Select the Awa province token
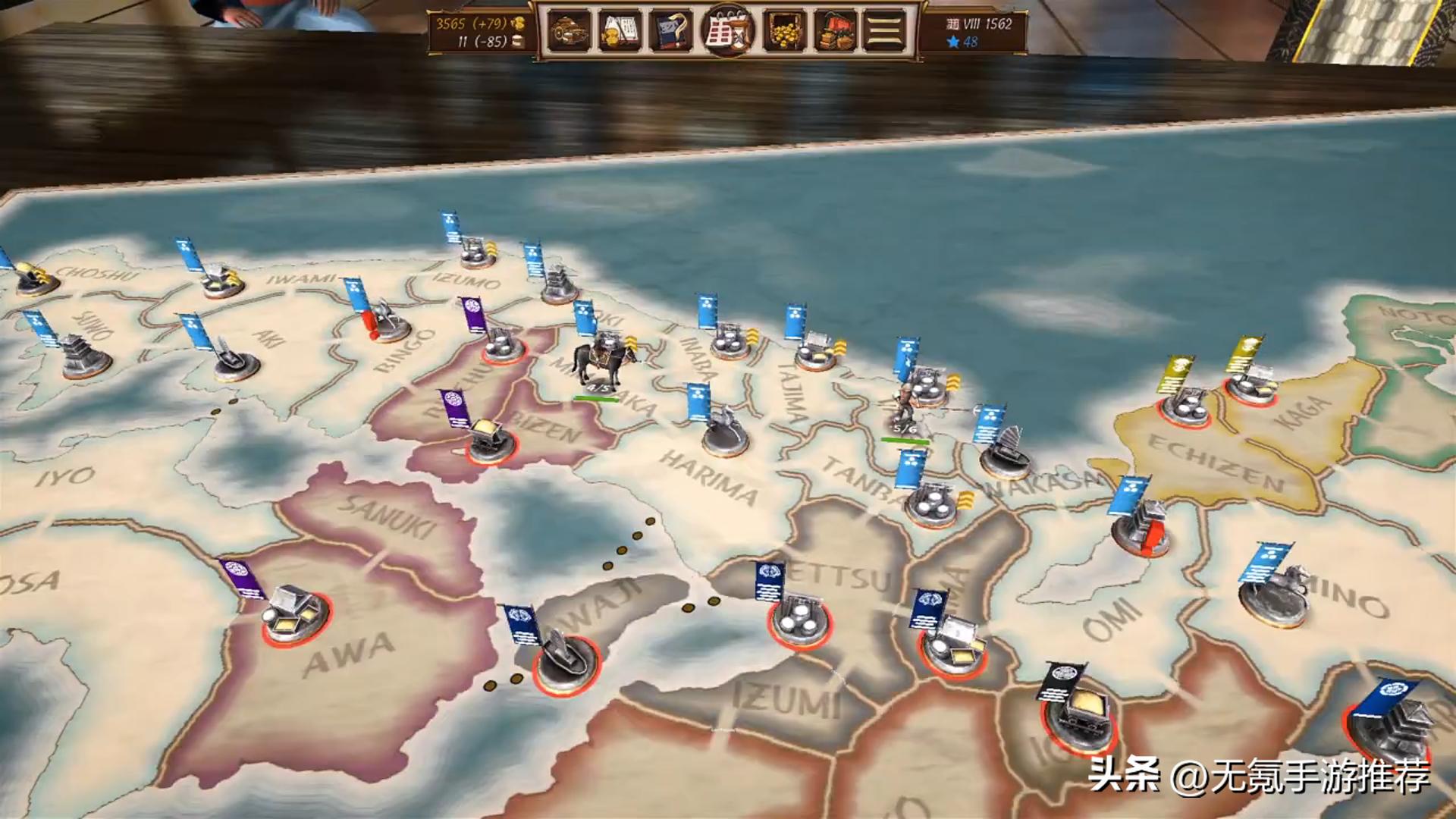This screenshot has width=1456, height=819. click(x=297, y=615)
